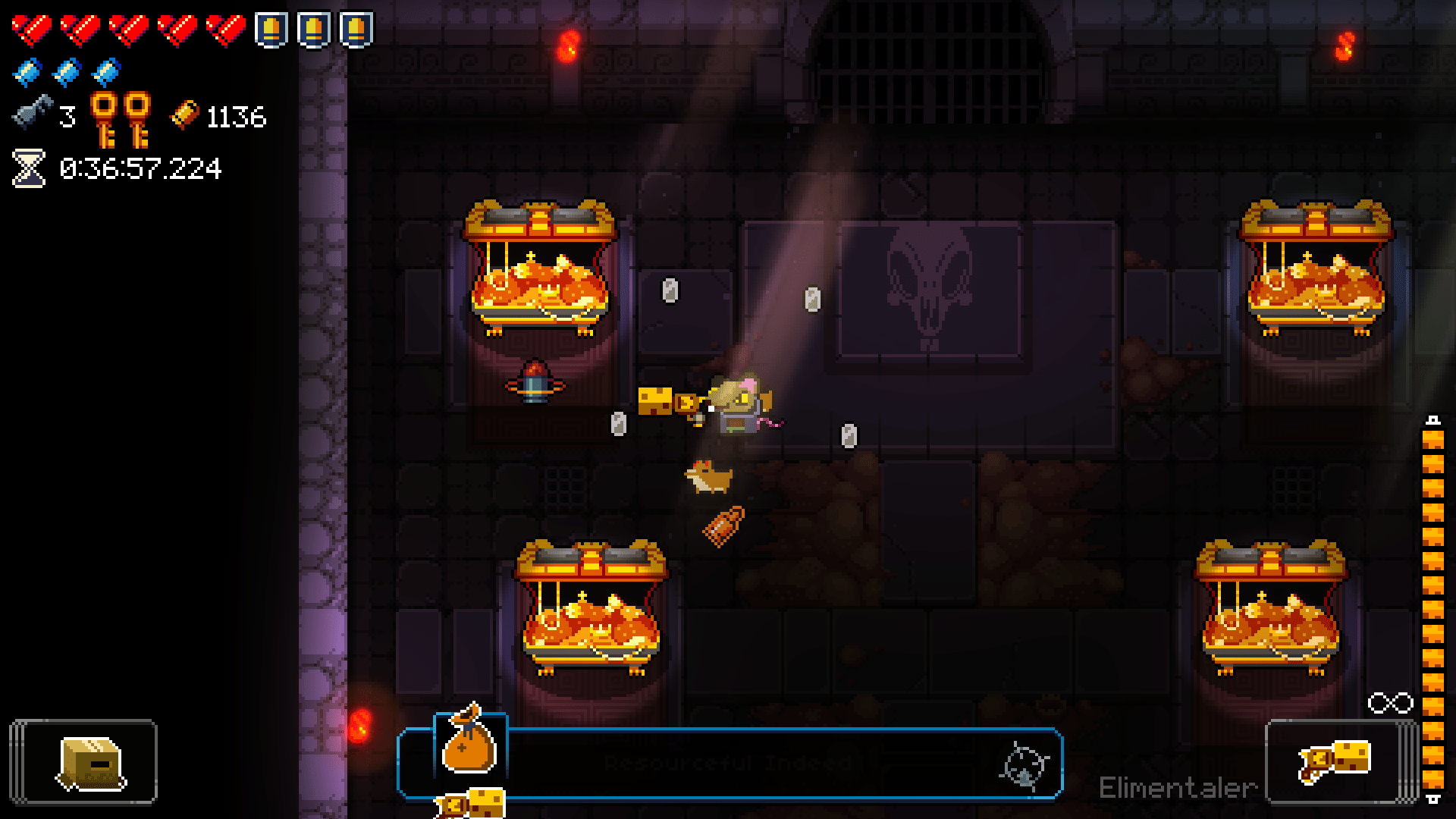
Task: Toggle the first blue blank charge
Action: pyautogui.click(x=27, y=72)
